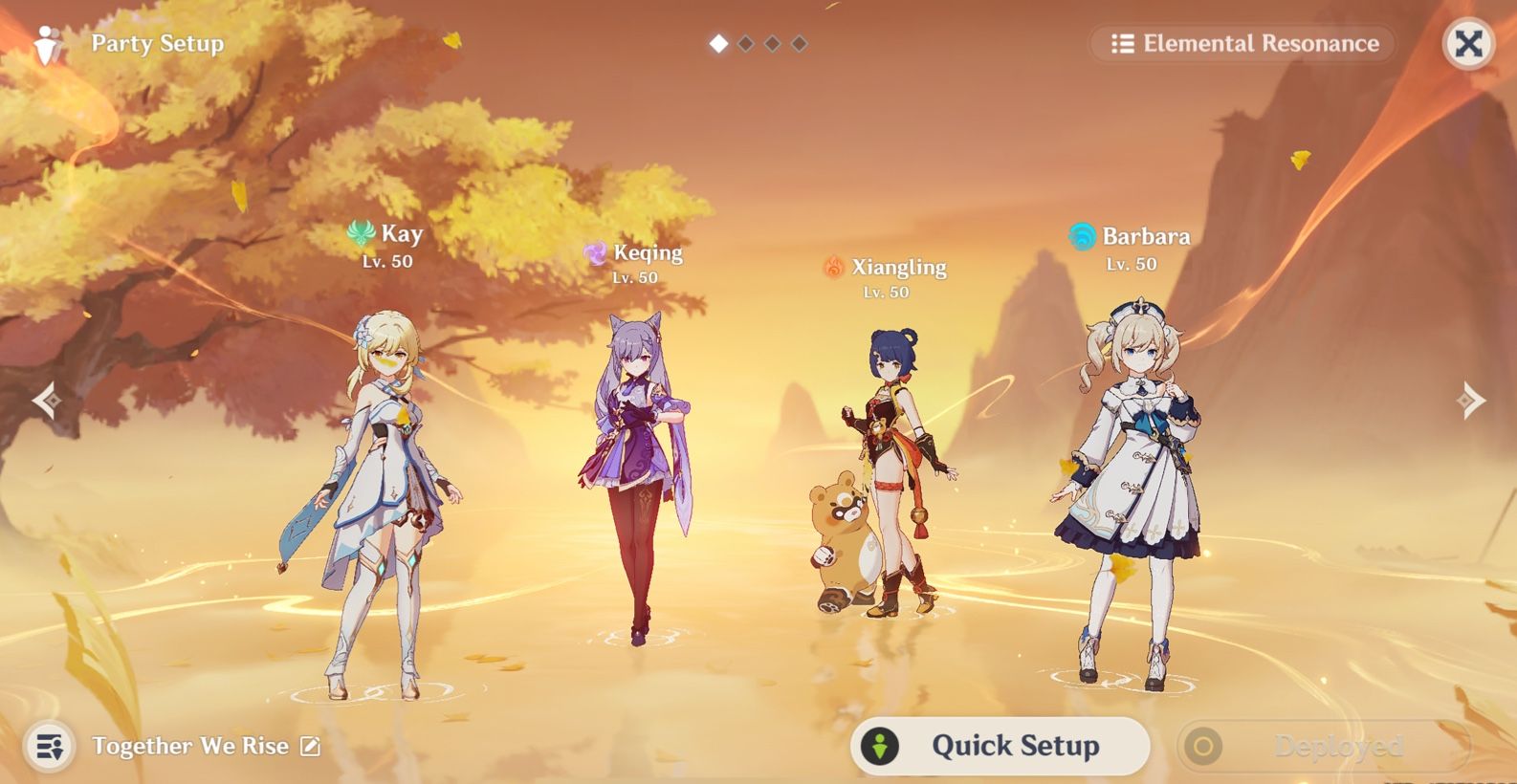Click the green character icon on Quick Setup
1517x784 pixels.
(x=879, y=747)
